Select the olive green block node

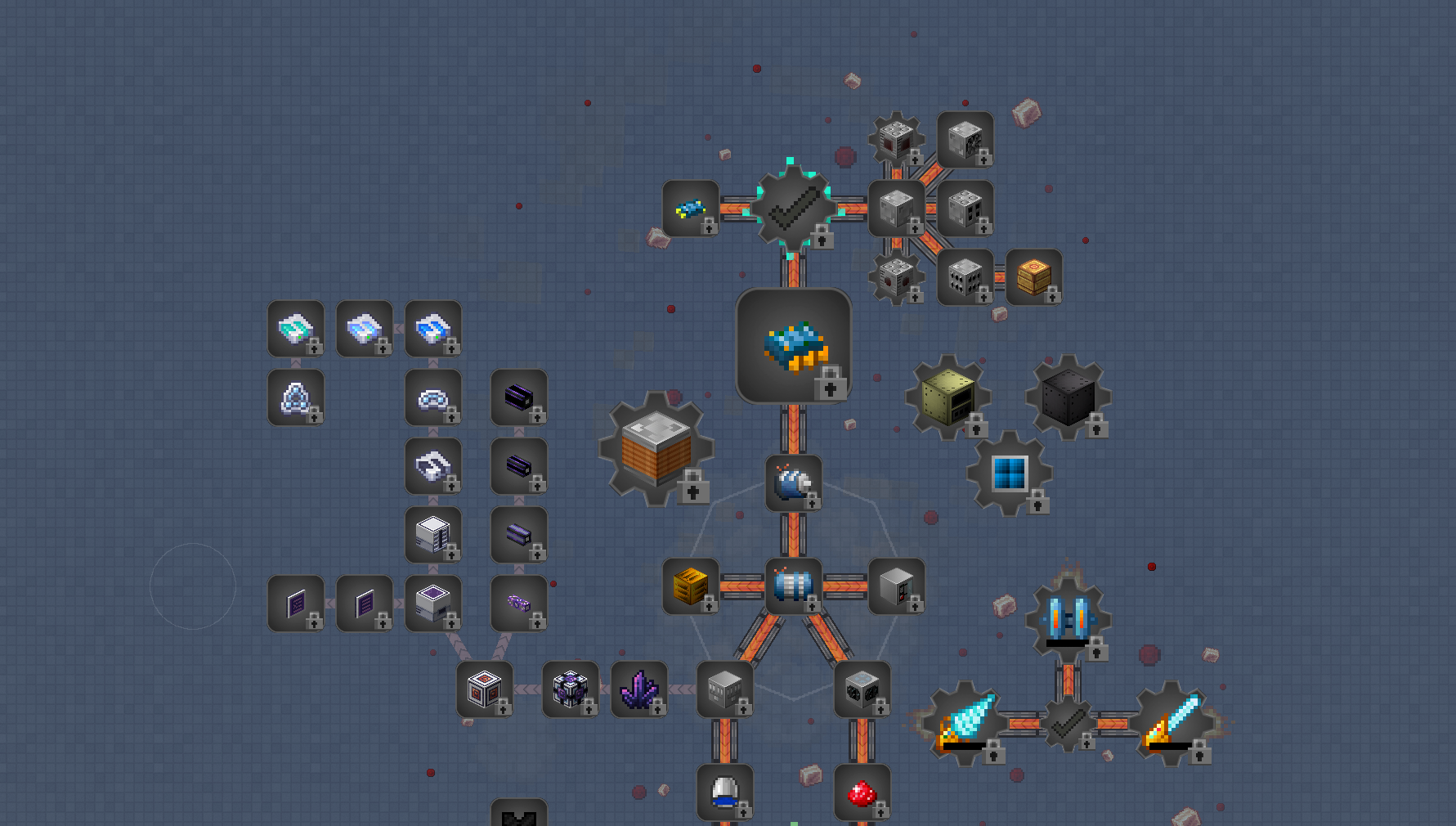click(948, 397)
